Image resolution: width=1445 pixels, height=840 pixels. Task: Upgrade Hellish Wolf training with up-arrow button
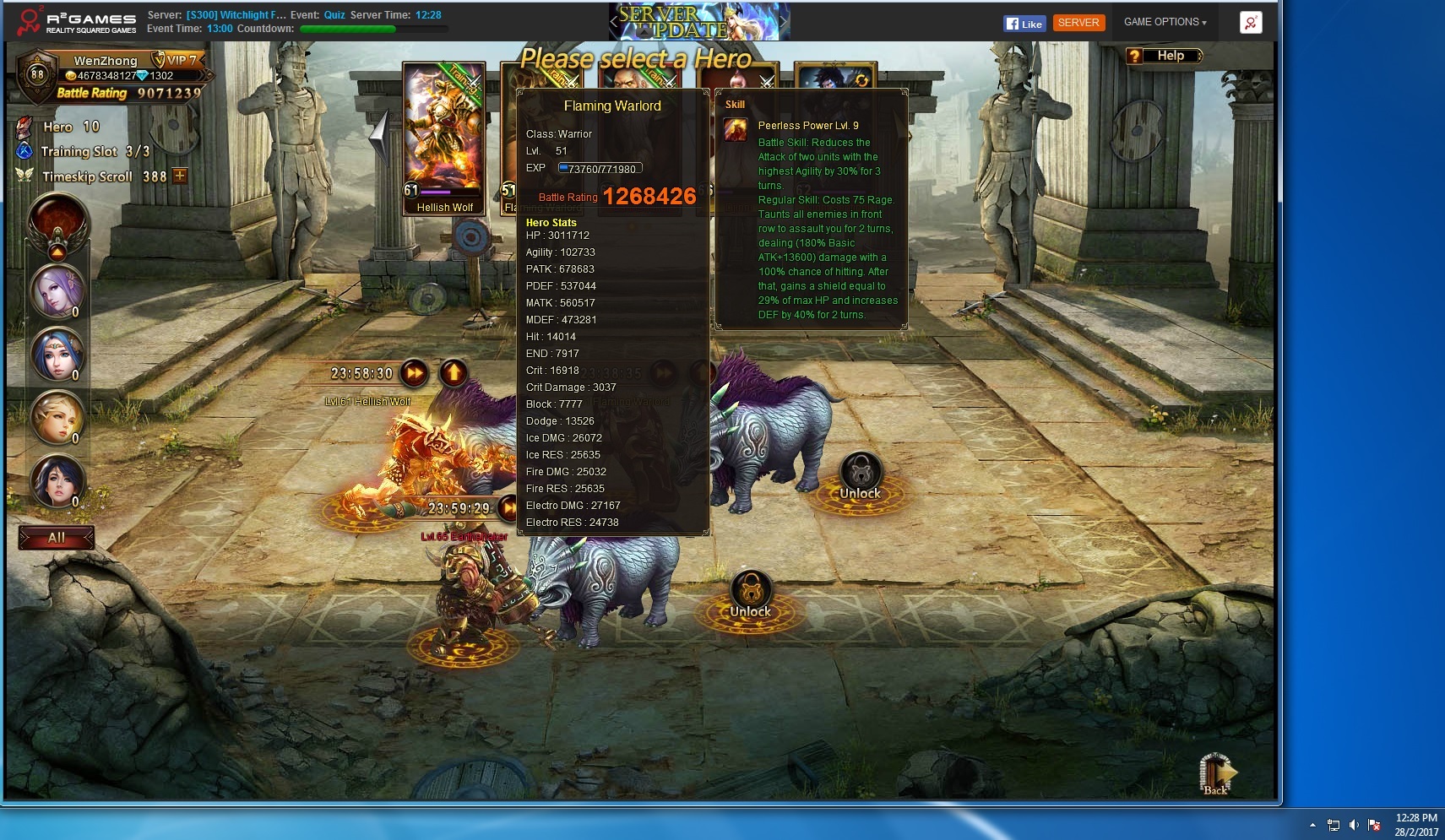pyautogui.click(x=454, y=372)
